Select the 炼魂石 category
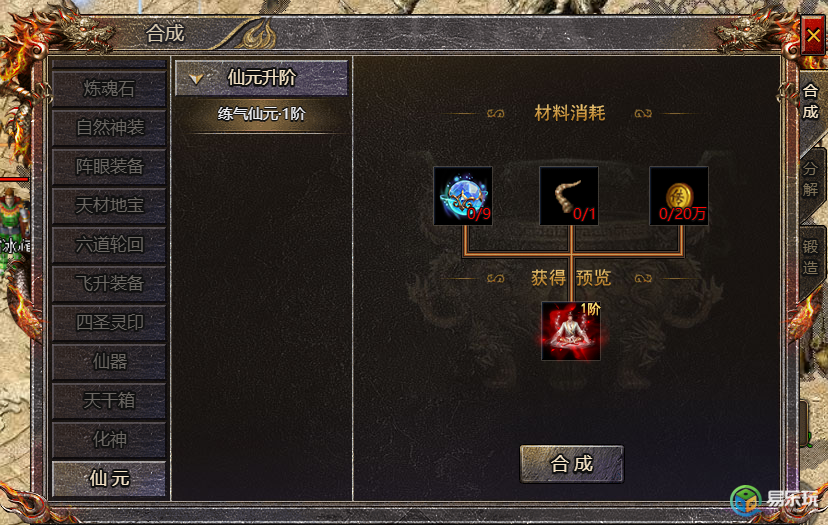The image size is (828, 525). pos(109,89)
